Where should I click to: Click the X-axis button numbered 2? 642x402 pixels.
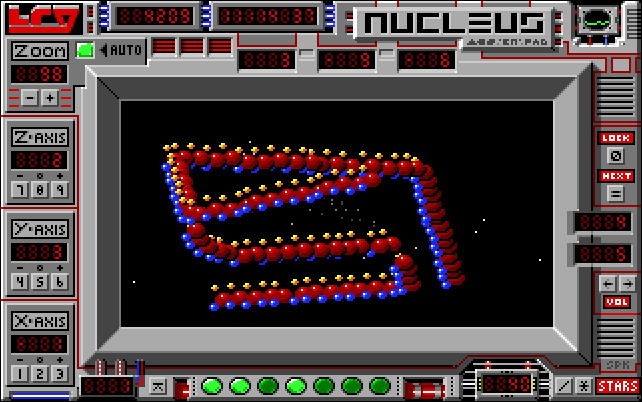pos(40,373)
